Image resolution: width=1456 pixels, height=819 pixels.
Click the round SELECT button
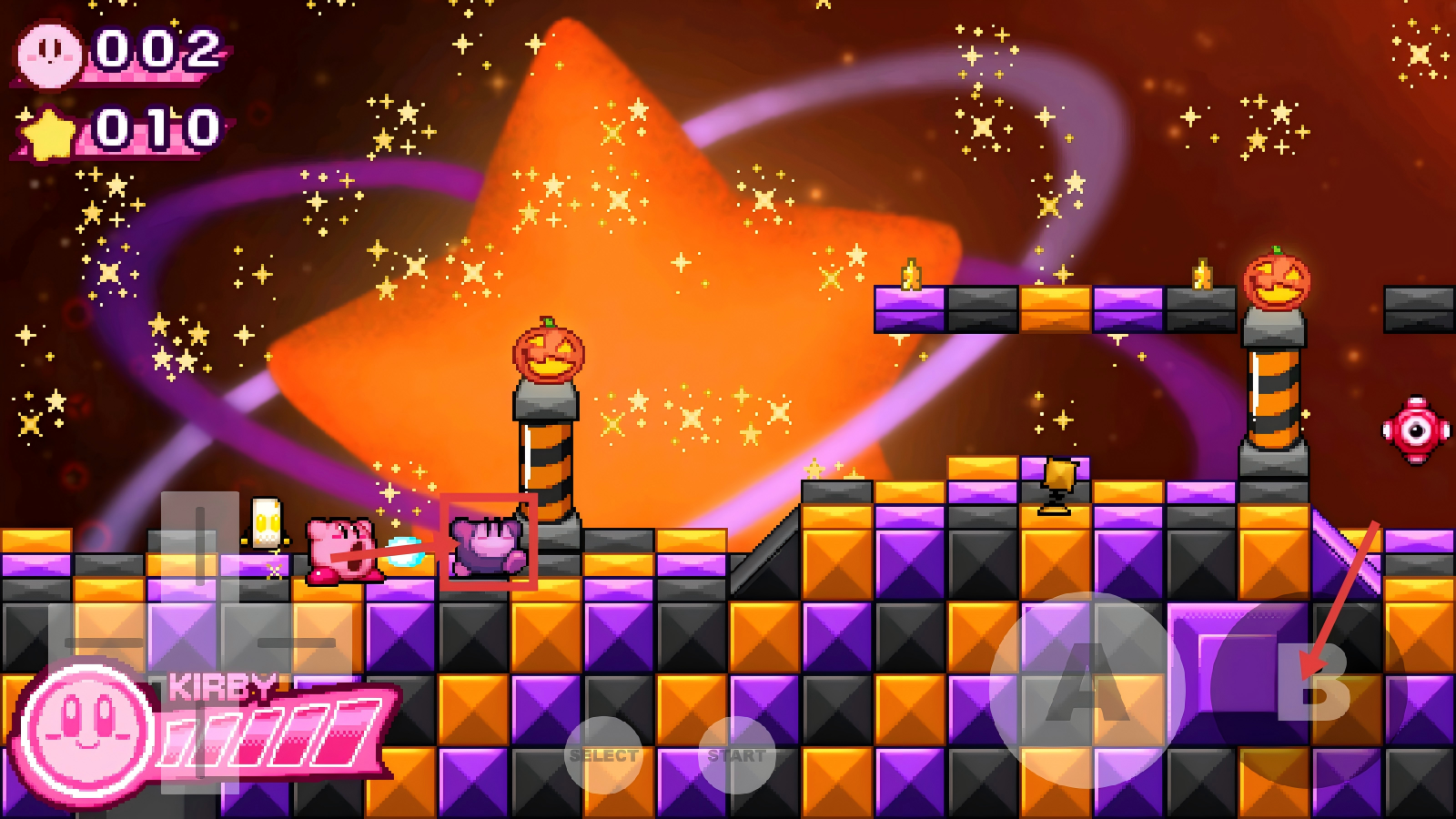pyautogui.click(x=603, y=754)
